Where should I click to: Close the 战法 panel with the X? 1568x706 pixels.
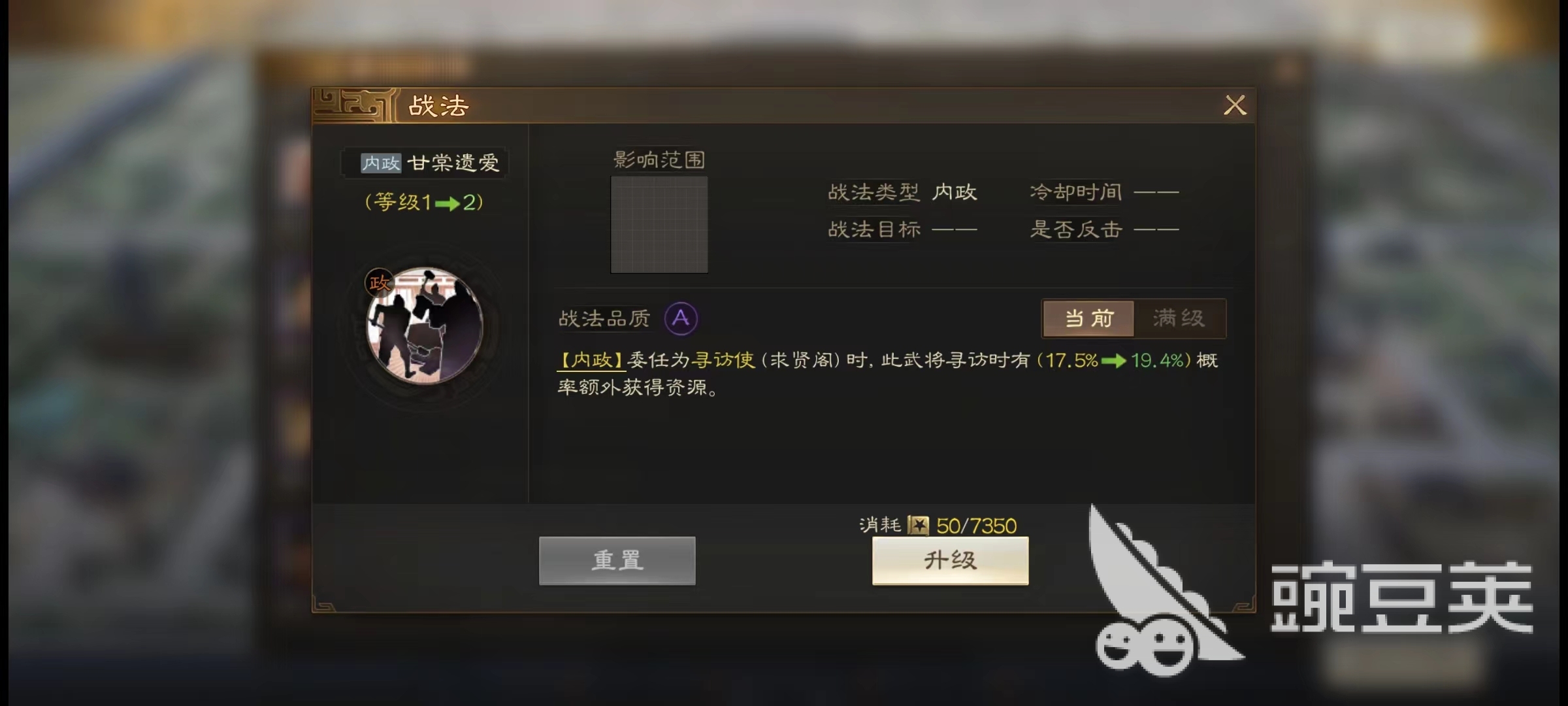tap(1235, 105)
